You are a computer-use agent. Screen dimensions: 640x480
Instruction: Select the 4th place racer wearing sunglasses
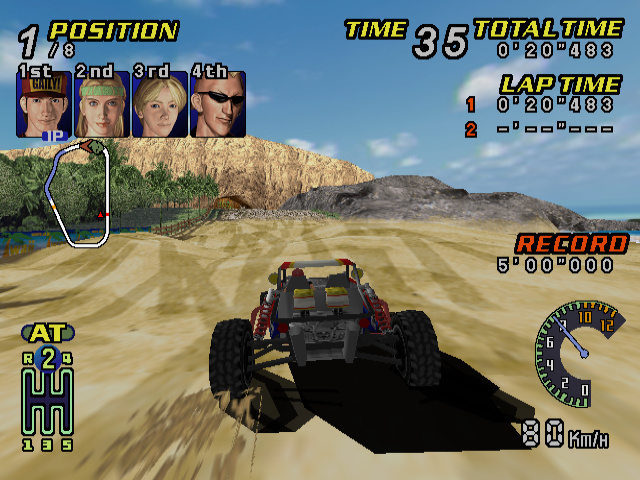pos(217,104)
